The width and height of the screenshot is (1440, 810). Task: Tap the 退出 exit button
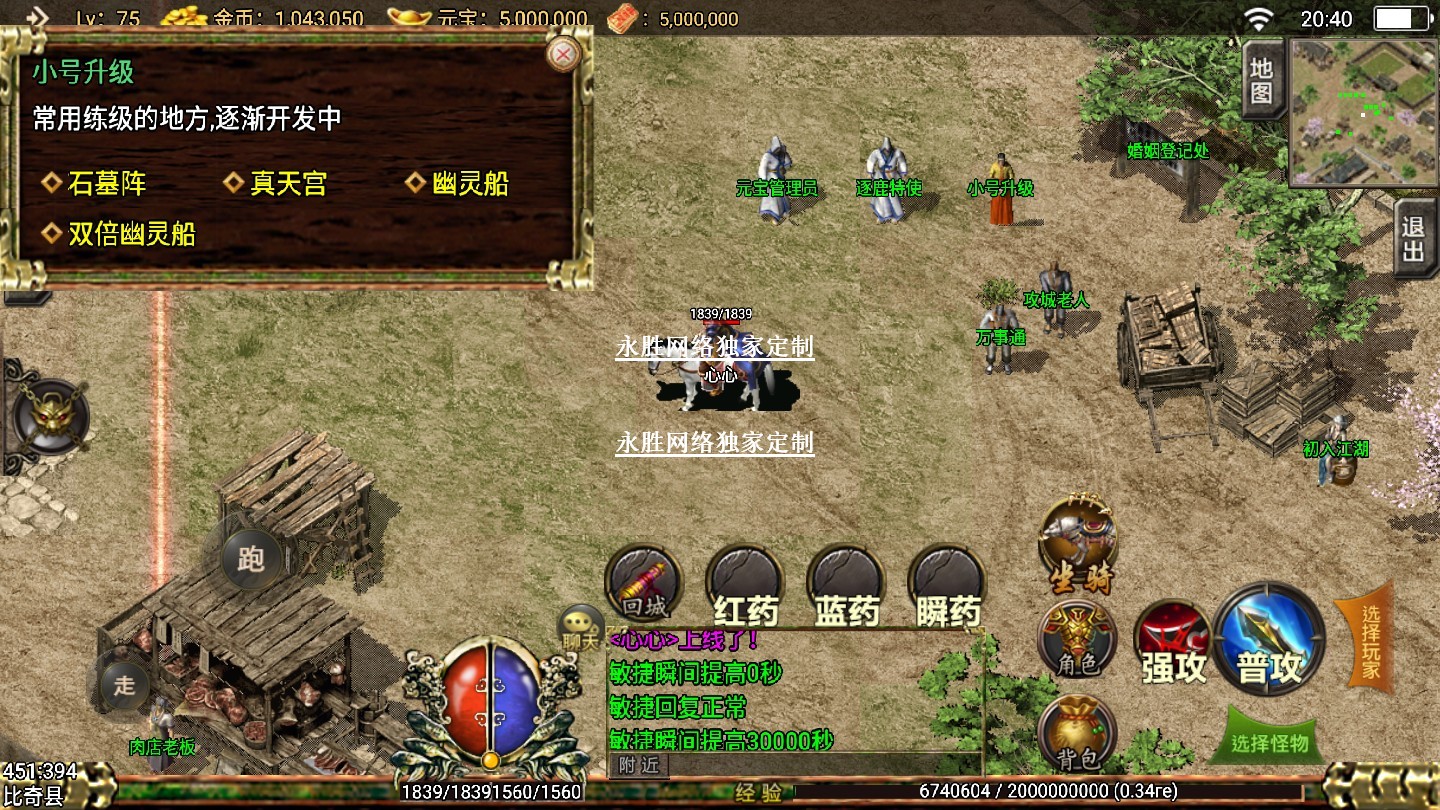1414,239
